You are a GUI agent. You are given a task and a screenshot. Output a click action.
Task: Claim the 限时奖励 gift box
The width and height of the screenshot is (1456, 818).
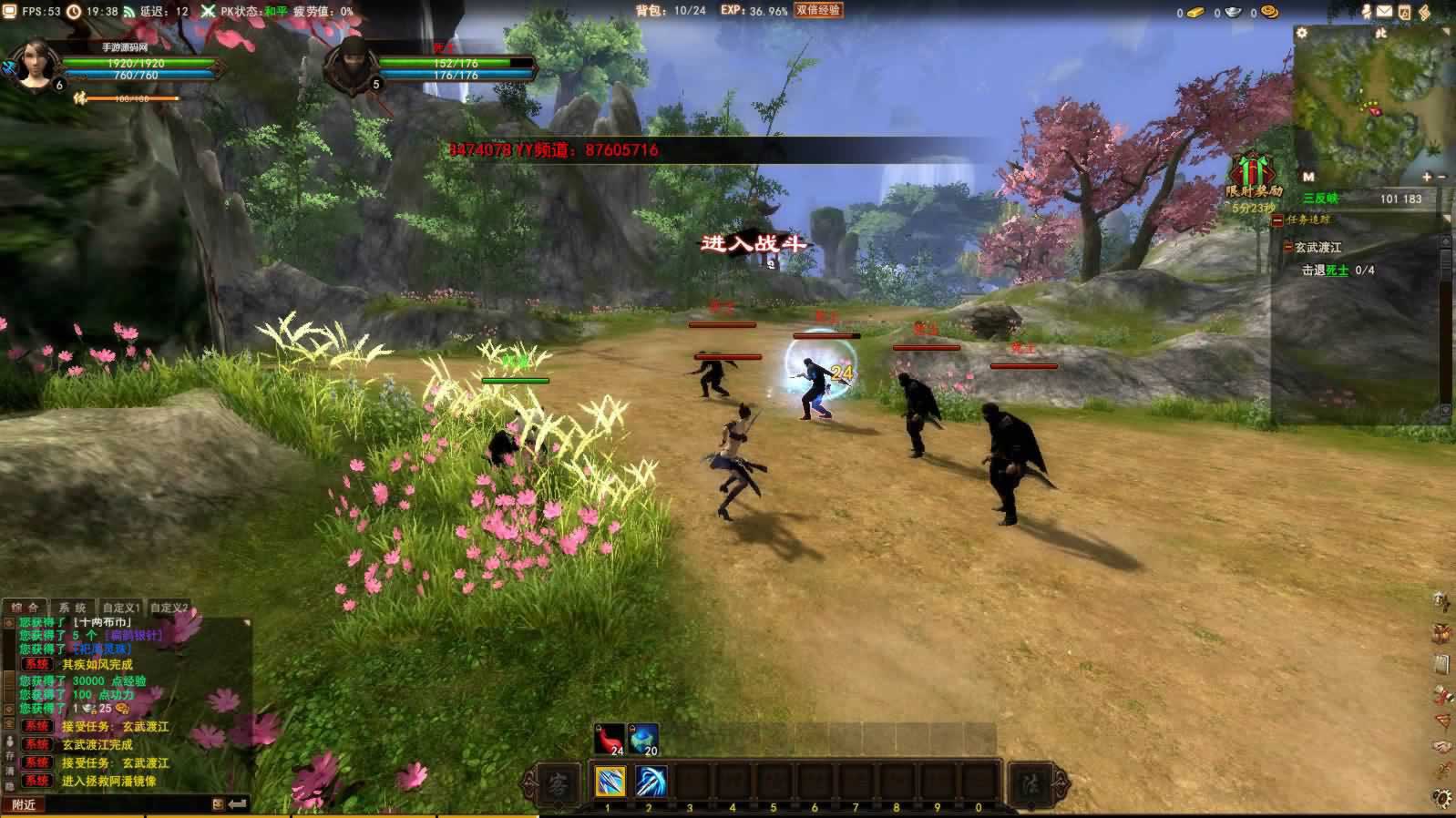(x=1250, y=170)
